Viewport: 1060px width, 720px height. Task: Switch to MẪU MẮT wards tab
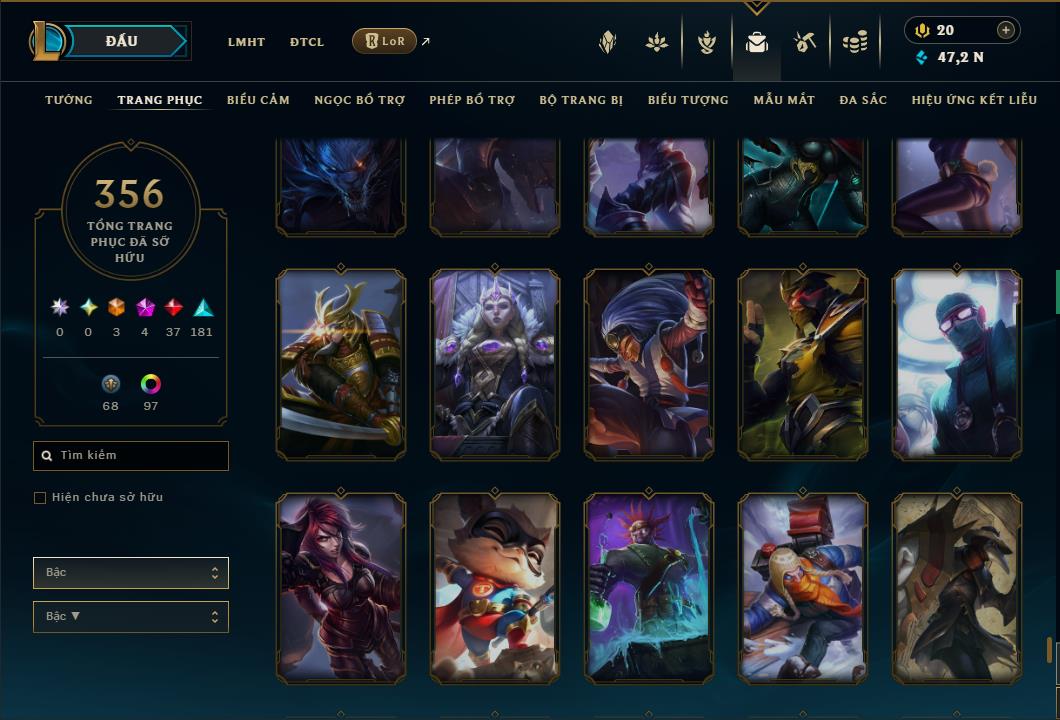click(784, 100)
